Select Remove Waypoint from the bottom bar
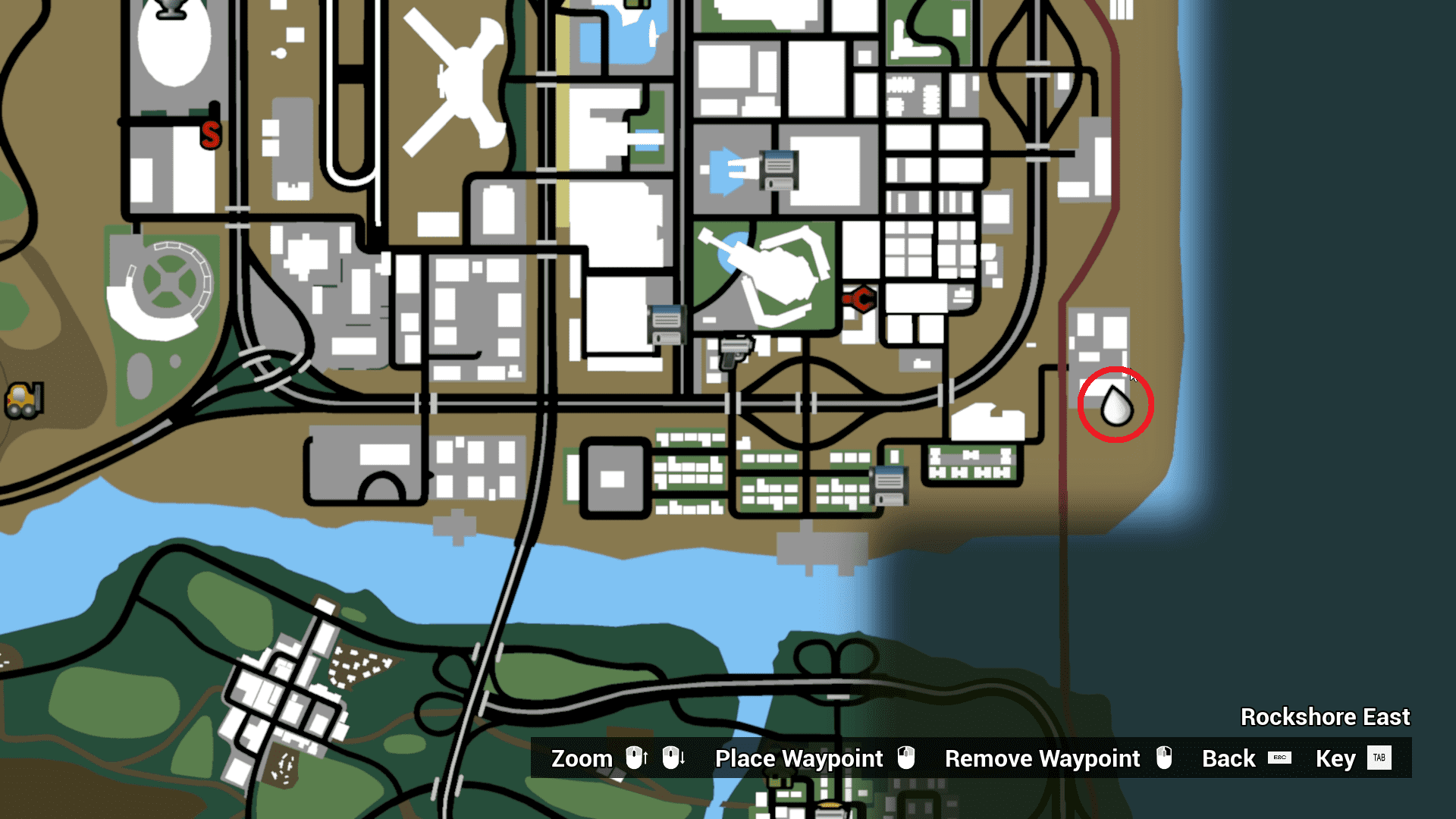The height and width of the screenshot is (819, 1456). (x=1042, y=758)
